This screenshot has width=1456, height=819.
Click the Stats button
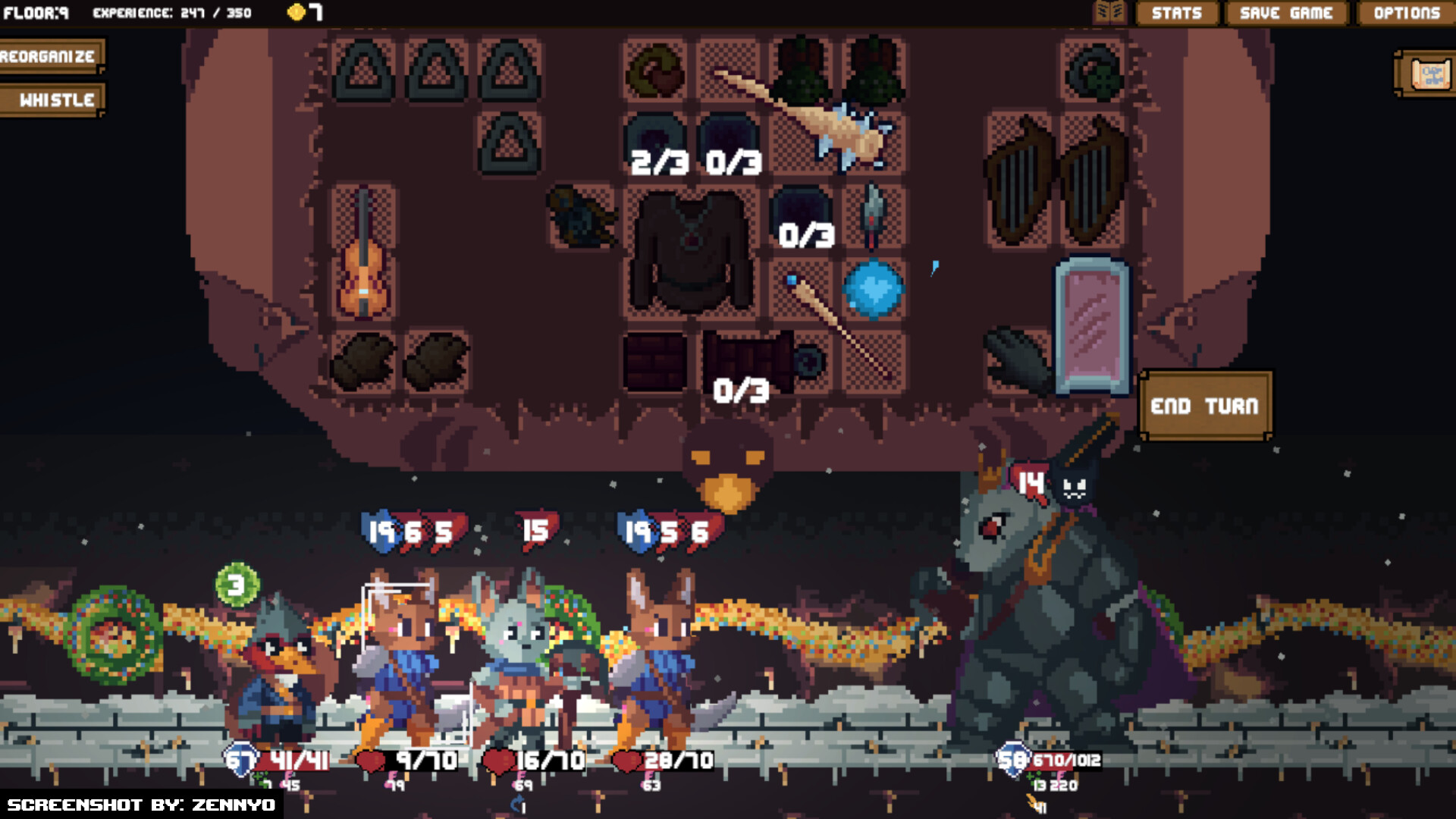pos(1176,13)
